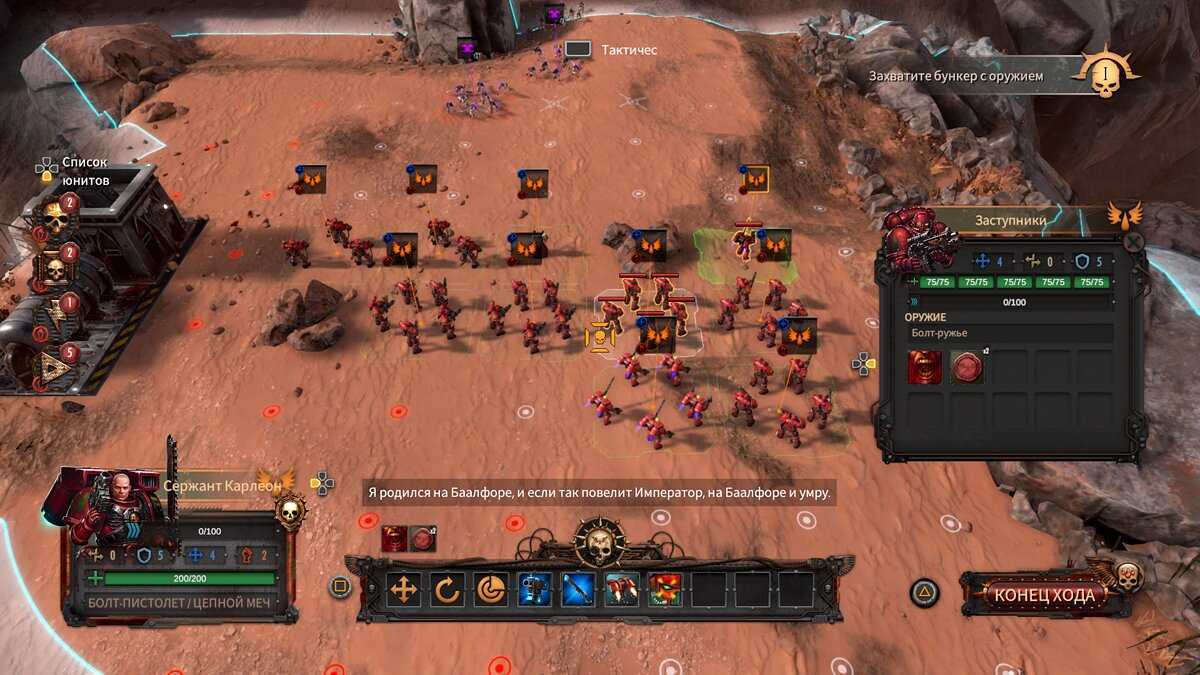Select the red-green helmet ability icon
This screenshot has width=1200, height=675.
[x=665, y=590]
